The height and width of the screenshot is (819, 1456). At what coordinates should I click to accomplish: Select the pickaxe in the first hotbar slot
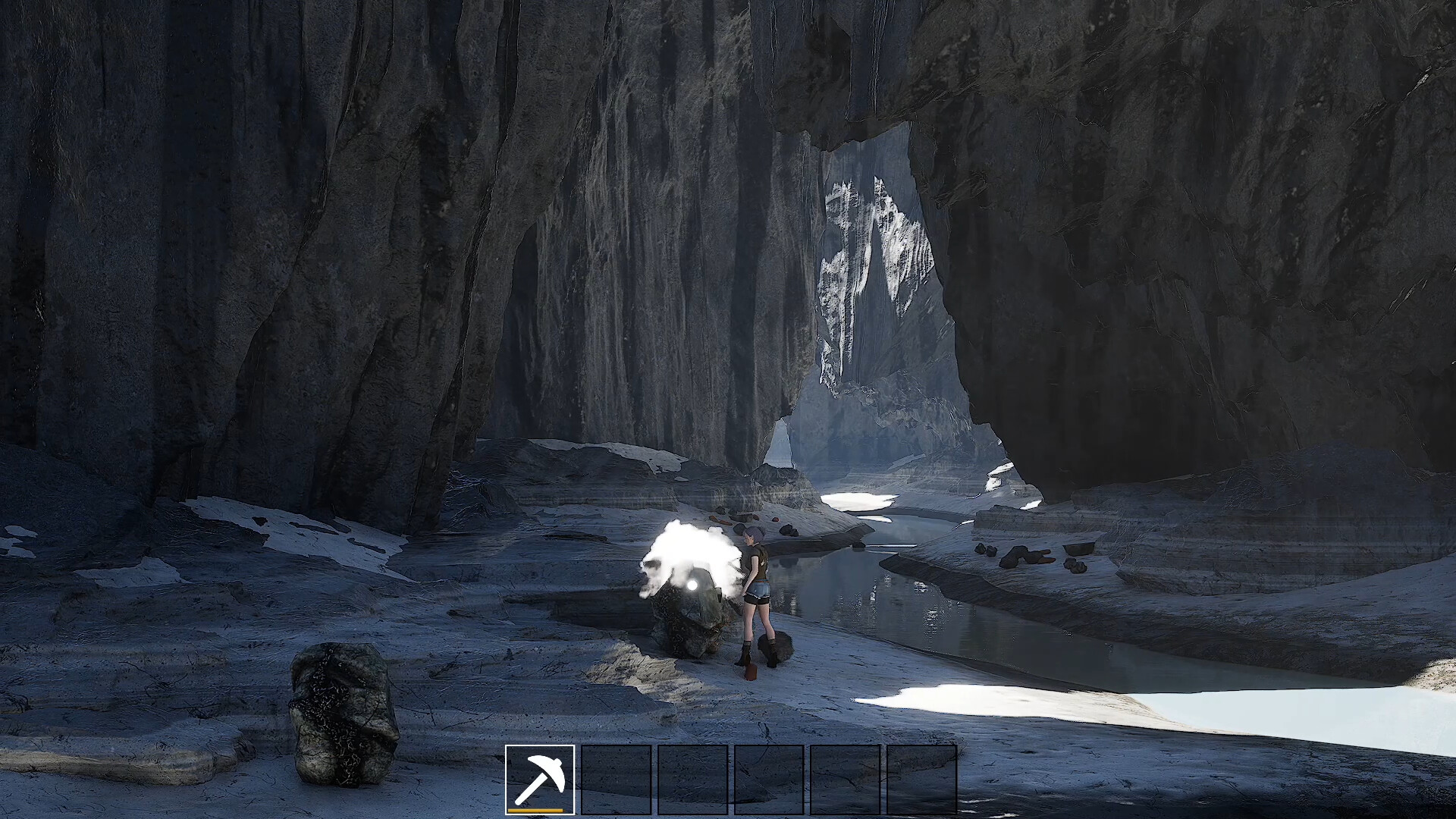540,780
